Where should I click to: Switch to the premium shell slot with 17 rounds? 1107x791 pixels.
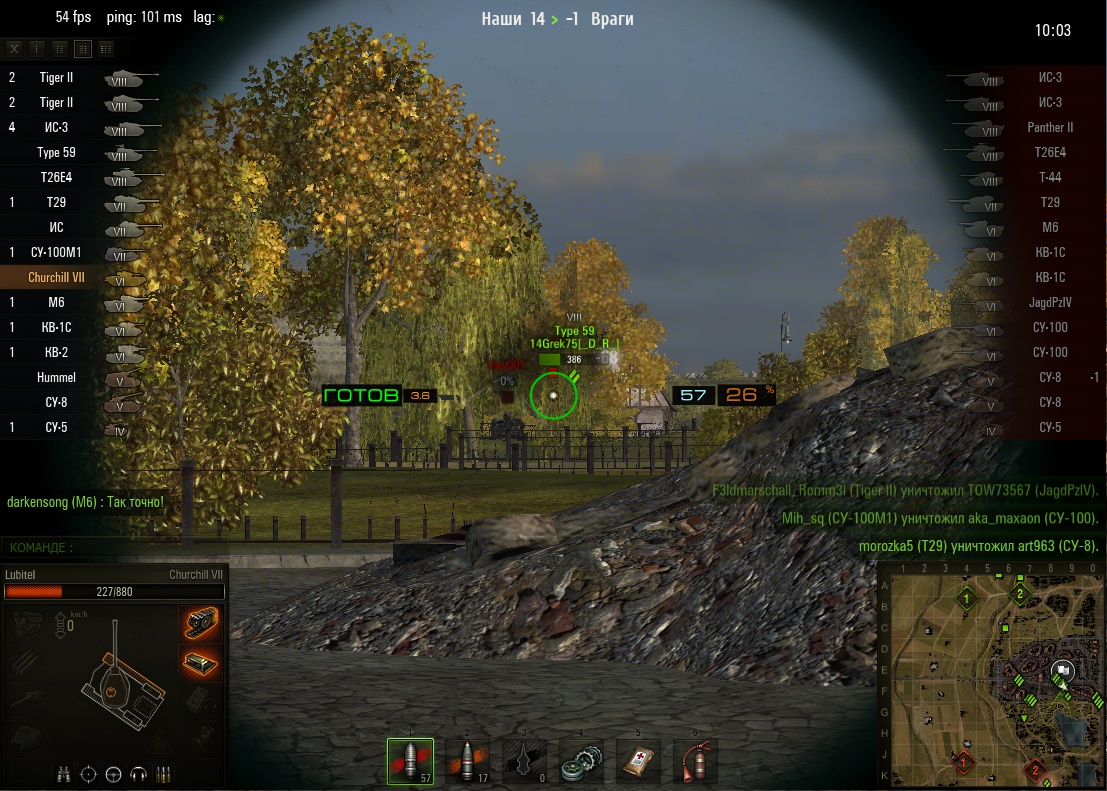(467, 762)
